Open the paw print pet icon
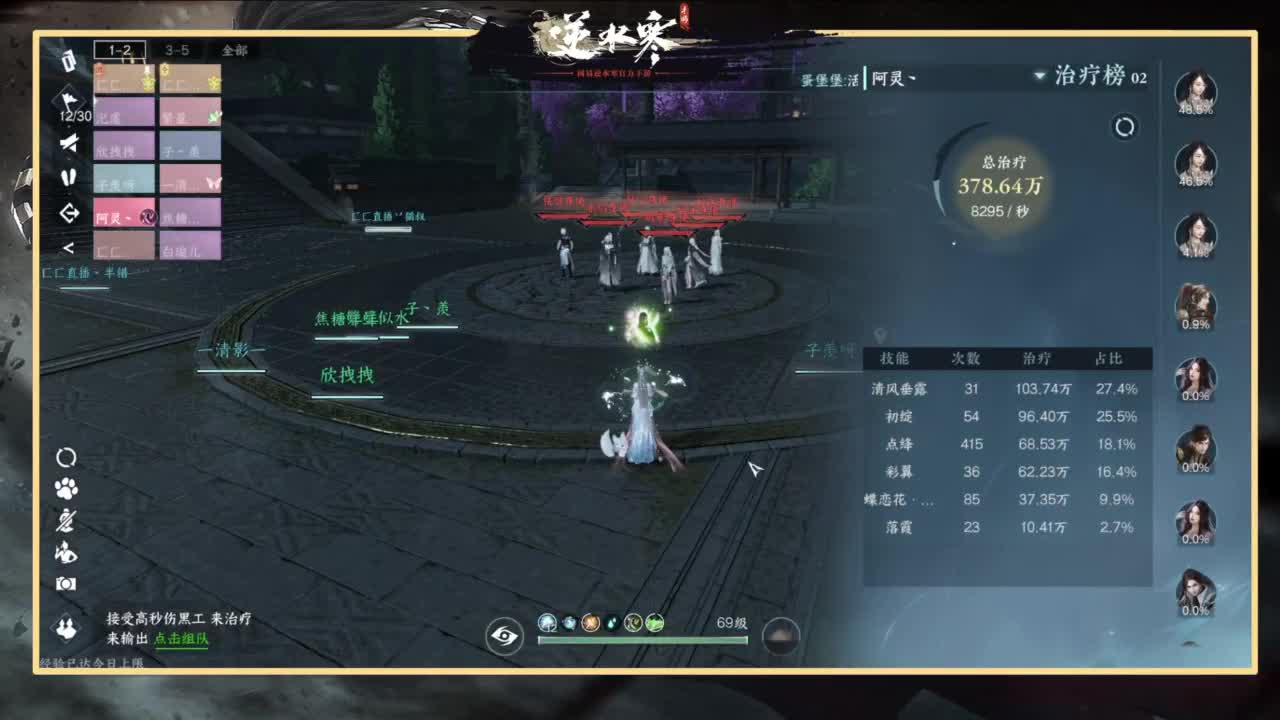This screenshot has width=1280, height=720. (x=65, y=488)
